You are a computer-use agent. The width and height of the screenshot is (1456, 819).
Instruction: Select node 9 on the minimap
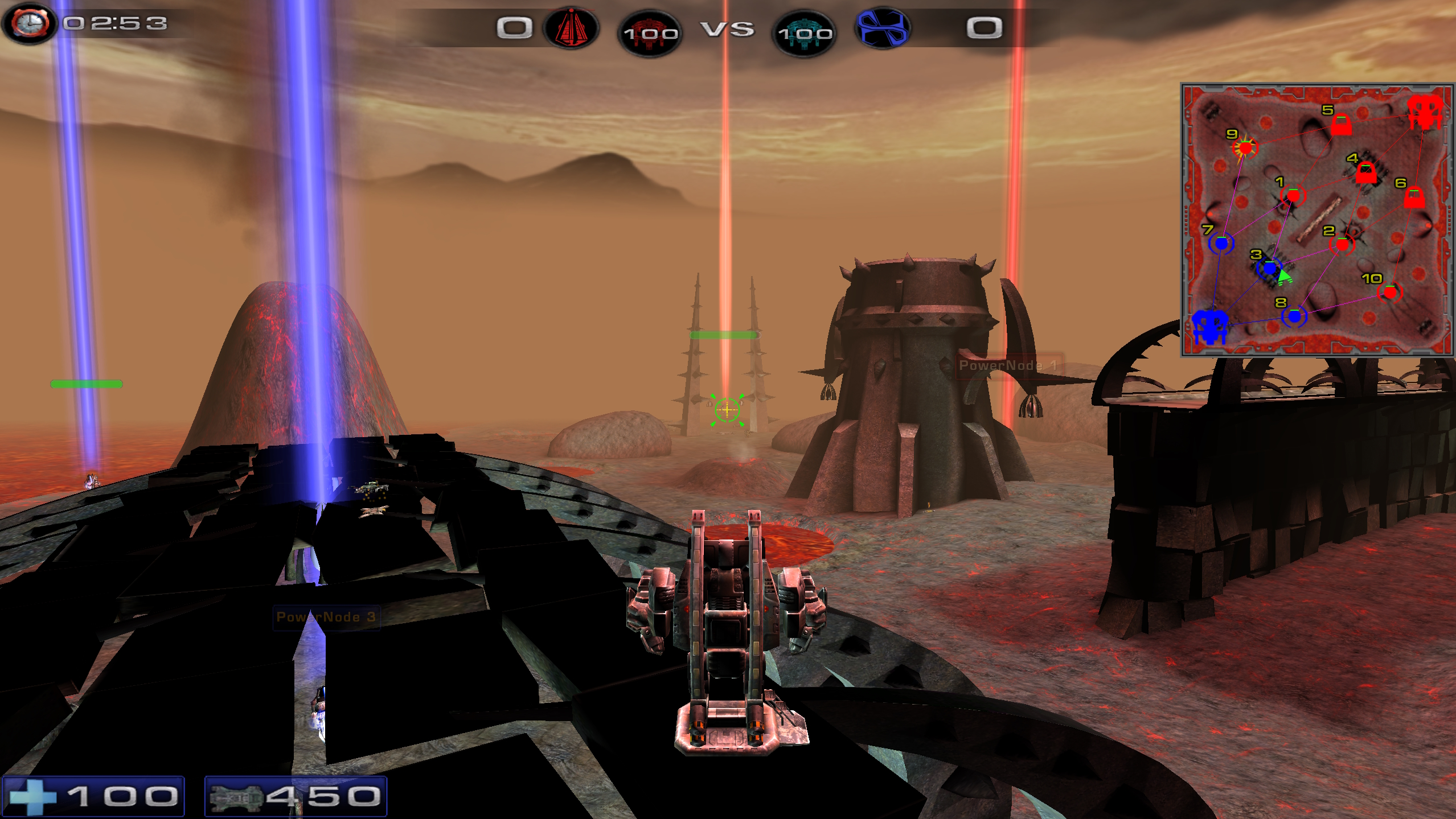[1245, 148]
